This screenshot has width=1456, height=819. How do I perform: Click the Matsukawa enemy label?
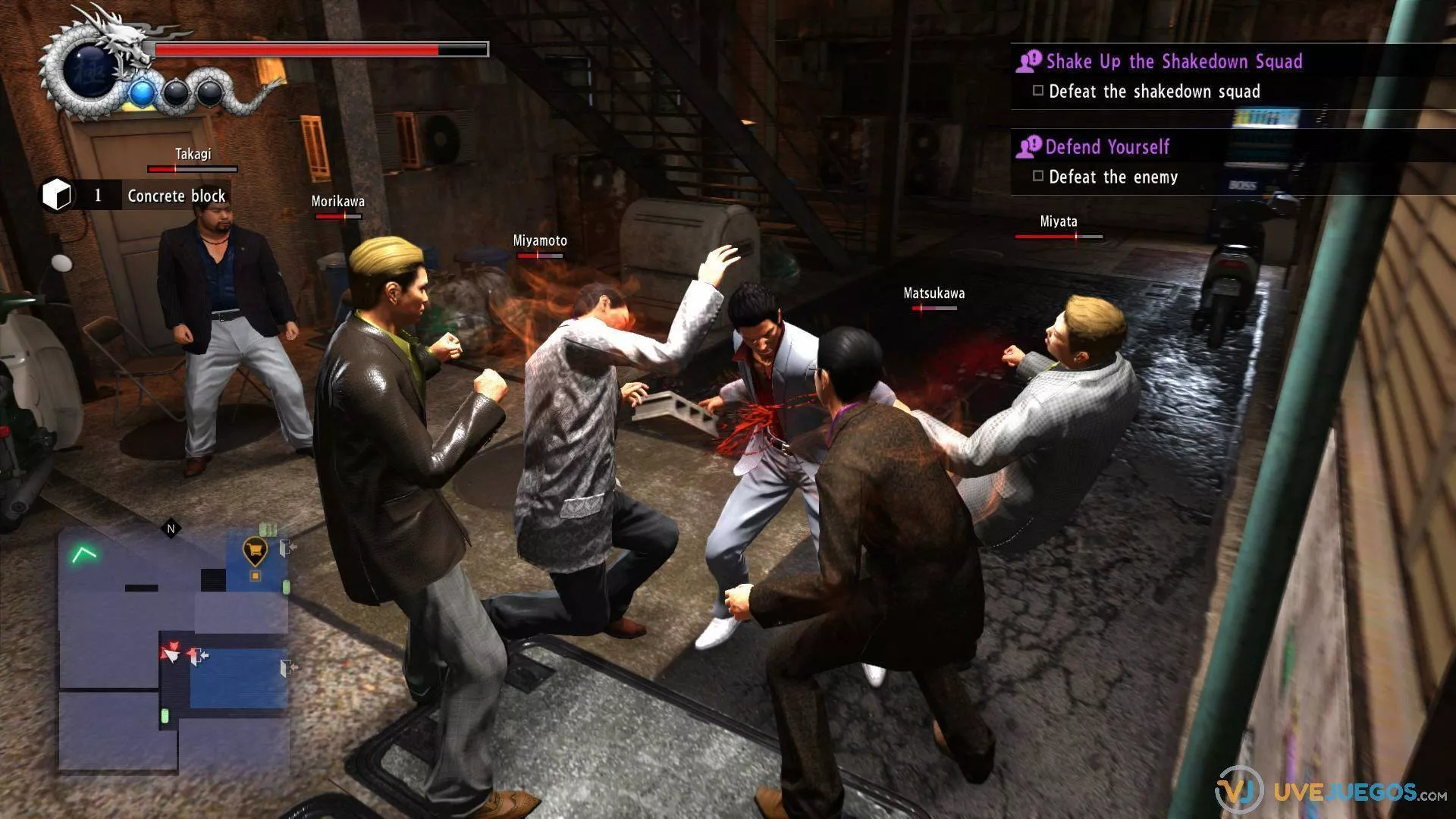934,293
